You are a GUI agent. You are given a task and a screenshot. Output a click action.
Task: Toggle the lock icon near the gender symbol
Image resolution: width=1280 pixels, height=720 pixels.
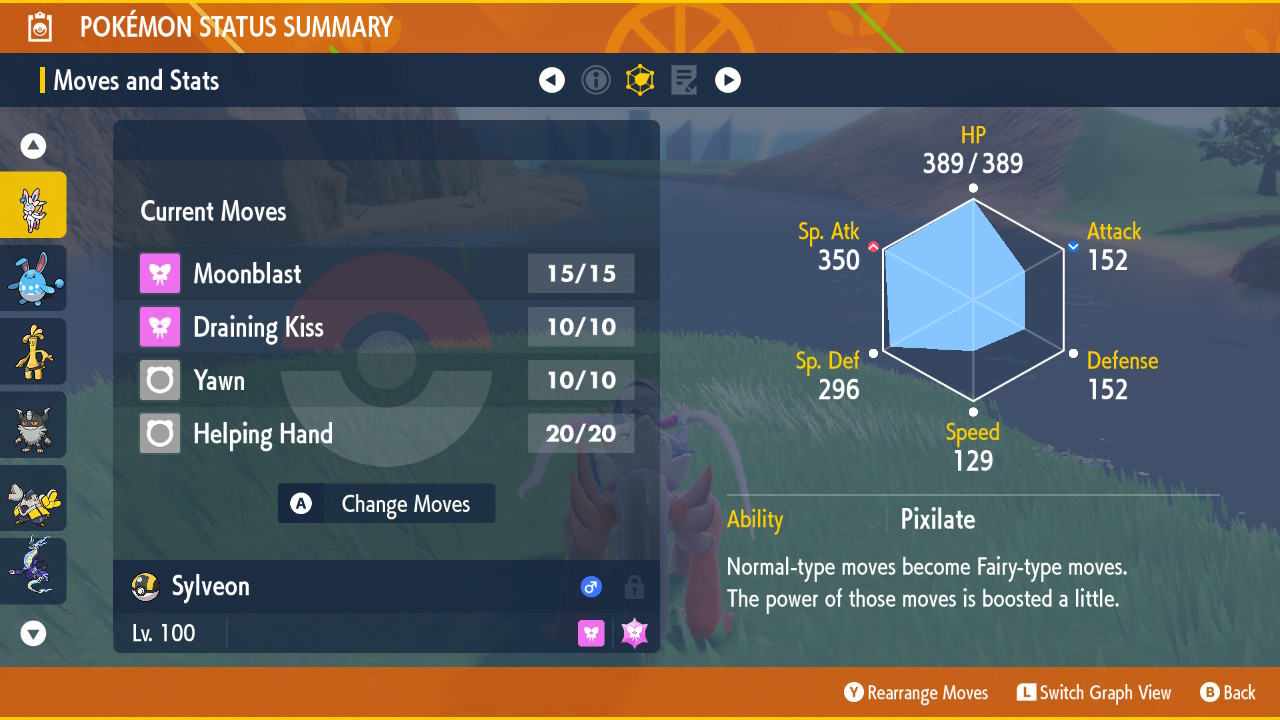pos(634,587)
